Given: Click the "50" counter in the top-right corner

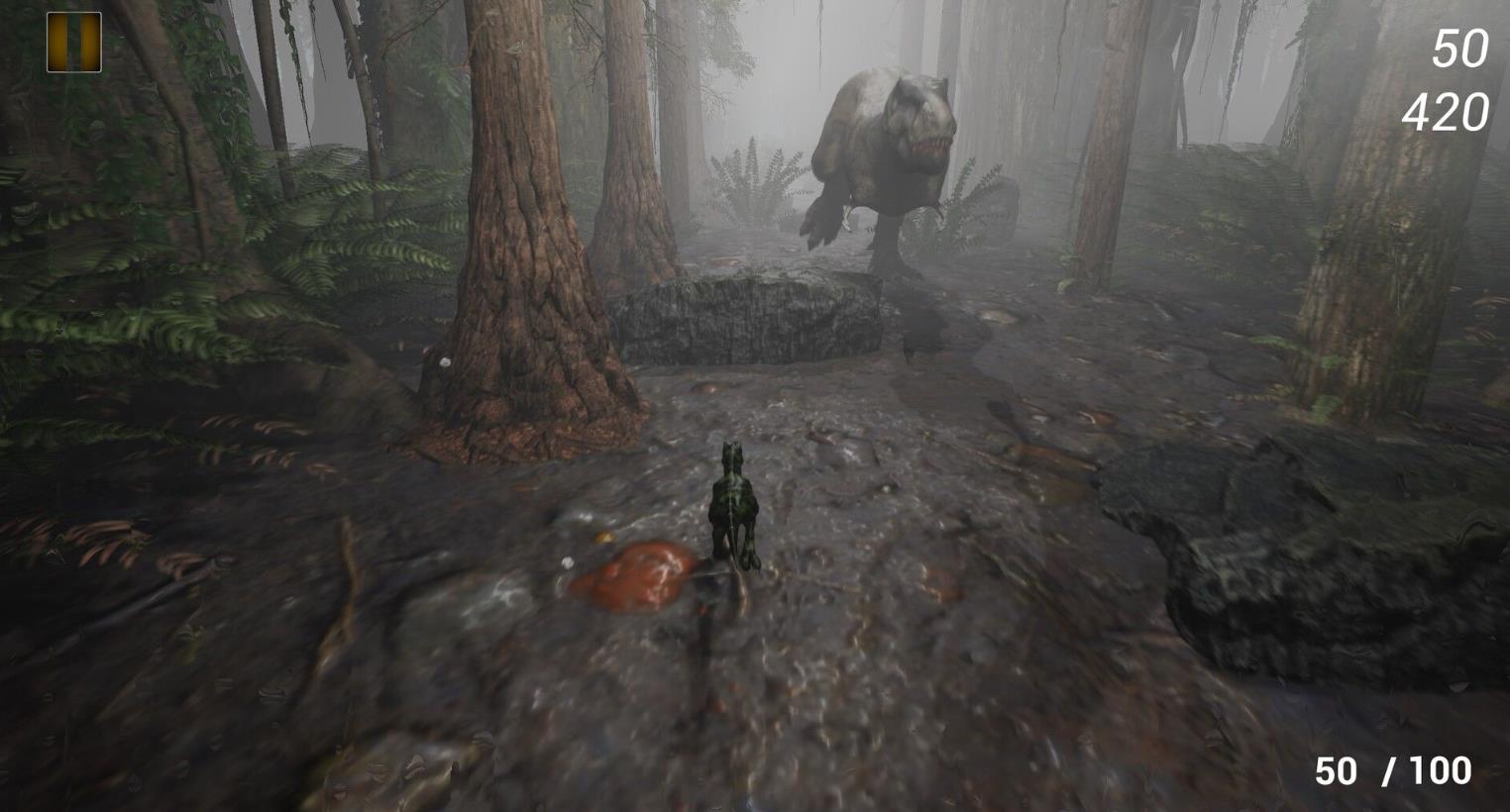Looking at the screenshot, I should [1463, 46].
